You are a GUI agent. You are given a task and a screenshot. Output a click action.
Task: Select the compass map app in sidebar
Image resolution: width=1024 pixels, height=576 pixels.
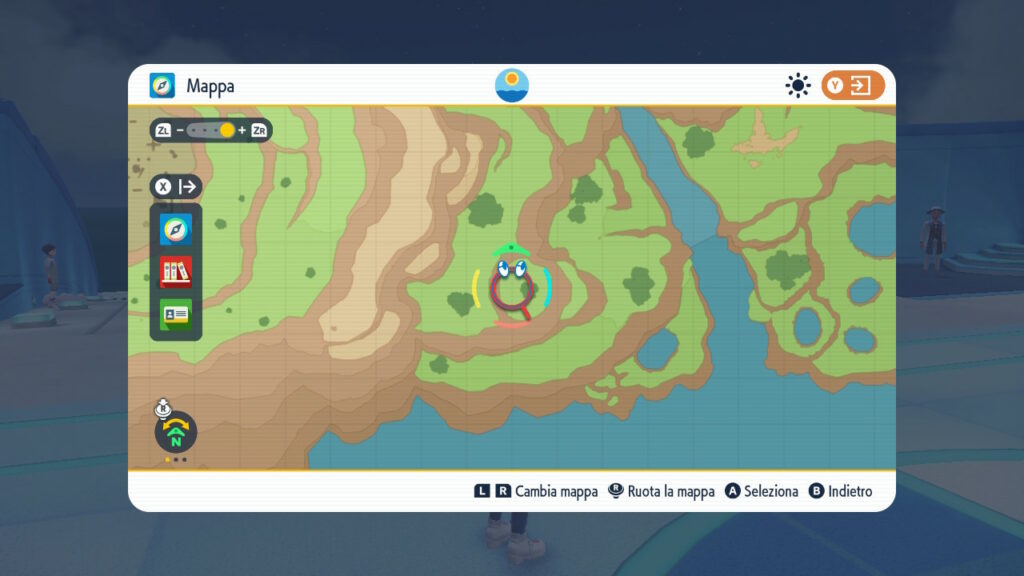pos(175,229)
